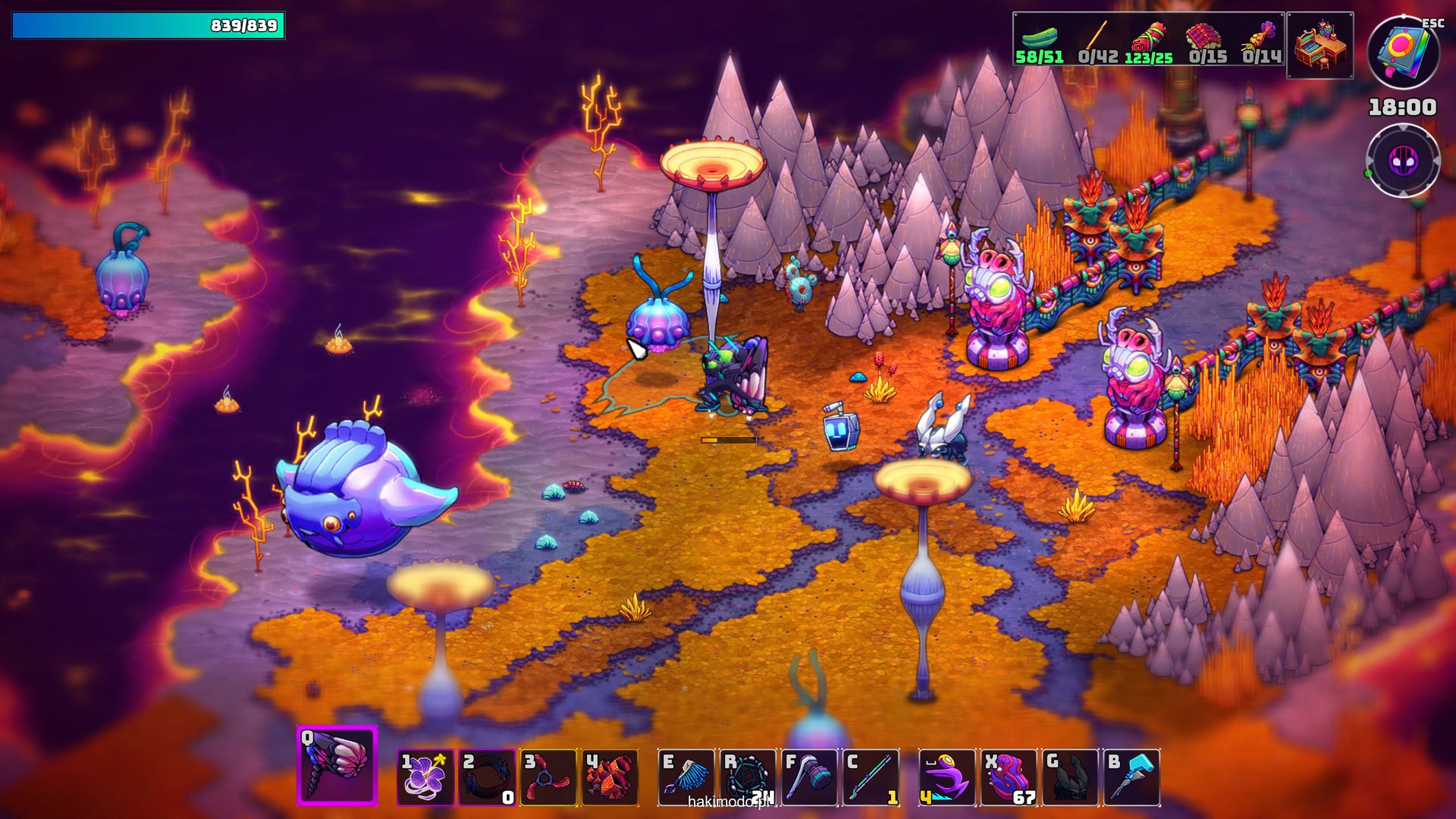Click the circular compass with purple mask
This screenshot has width=1456, height=819.
pyautogui.click(x=1403, y=161)
